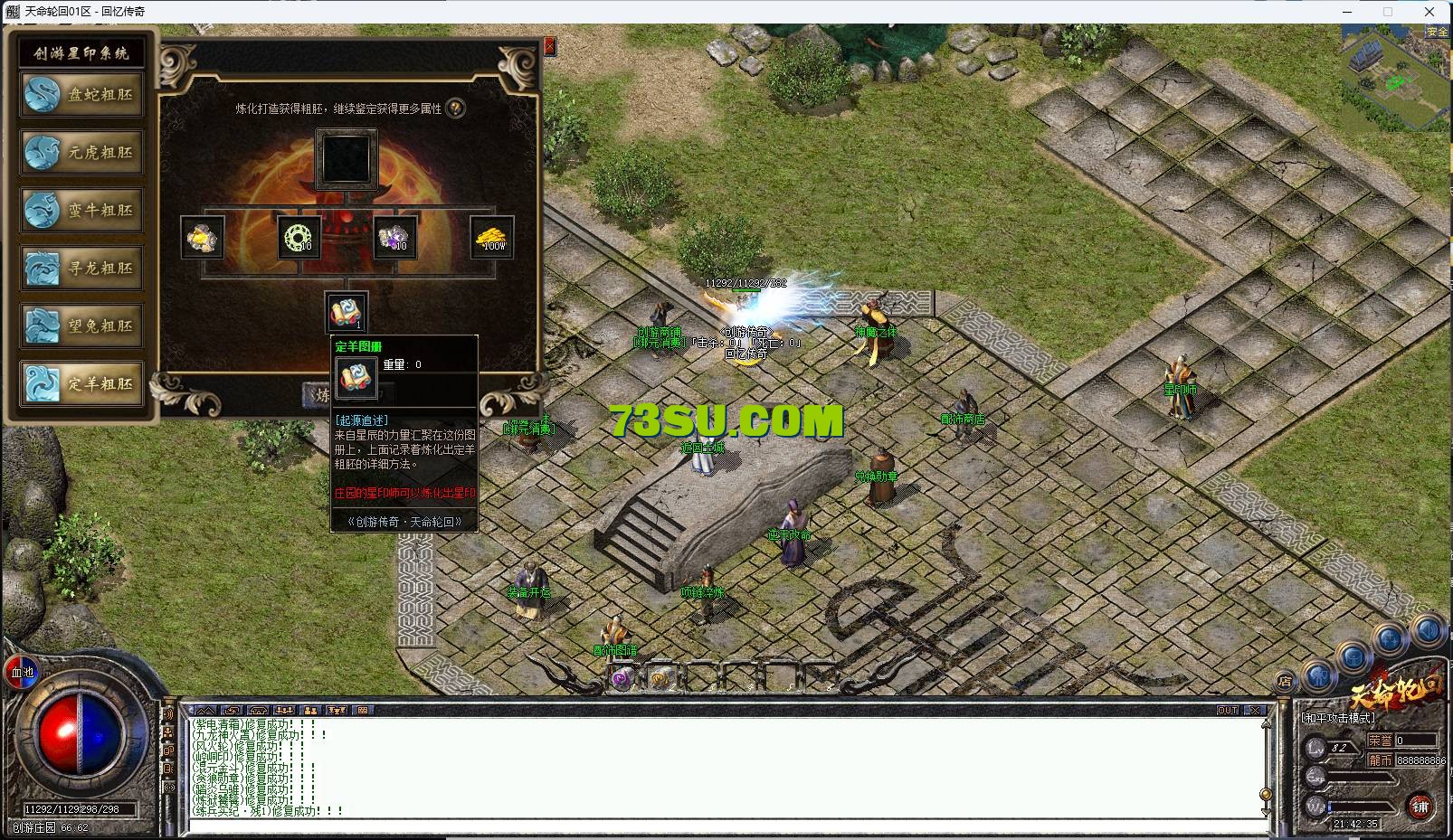Expand the chat window with the OUT control
This screenshot has height=840, width=1453.
pyautogui.click(x=1227, y=709)
